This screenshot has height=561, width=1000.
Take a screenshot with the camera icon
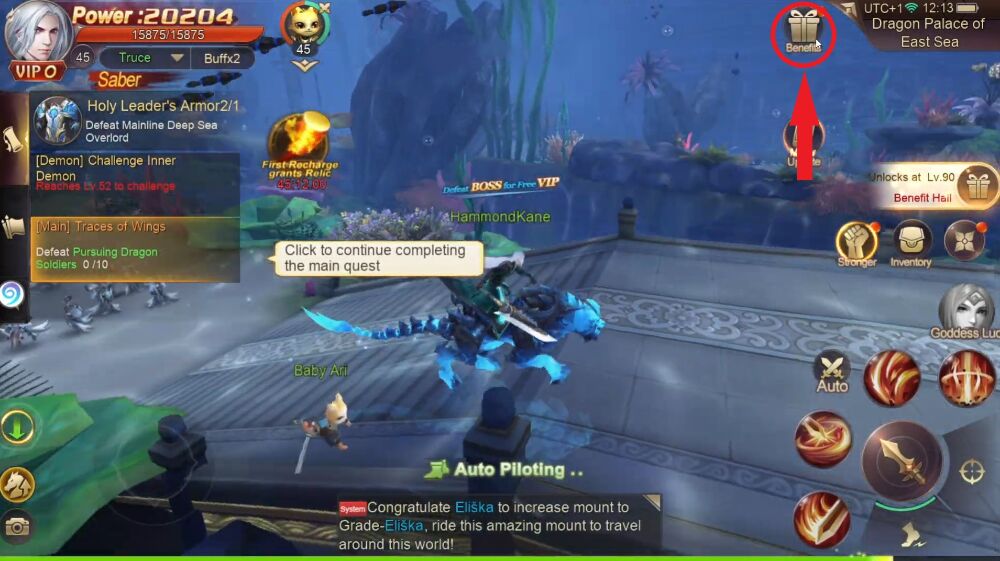tap(17, 526)
